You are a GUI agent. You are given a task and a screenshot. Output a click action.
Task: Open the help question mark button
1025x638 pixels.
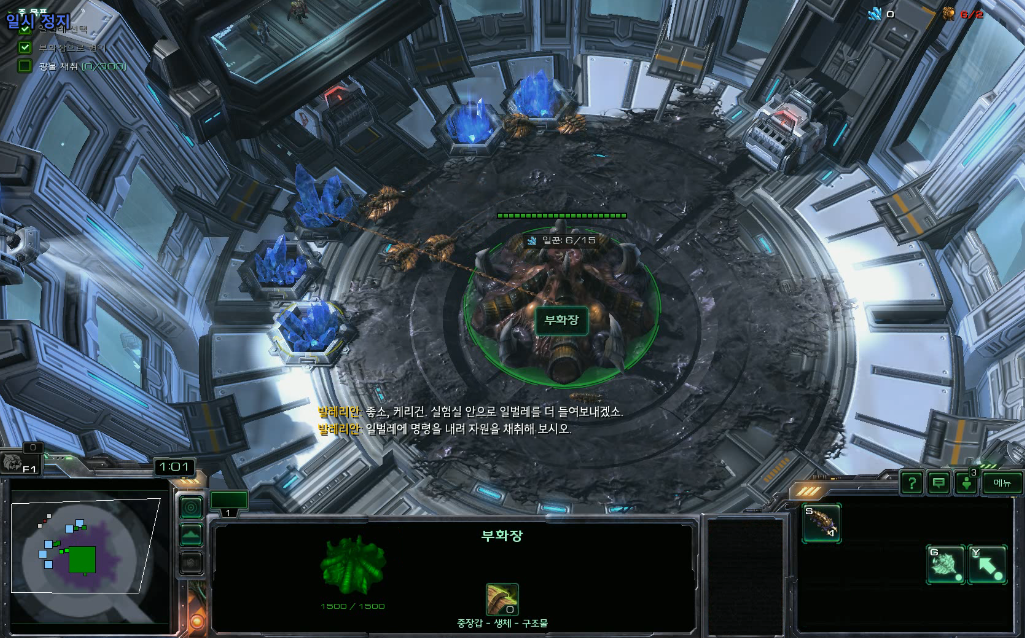click(x=911, y=483)
